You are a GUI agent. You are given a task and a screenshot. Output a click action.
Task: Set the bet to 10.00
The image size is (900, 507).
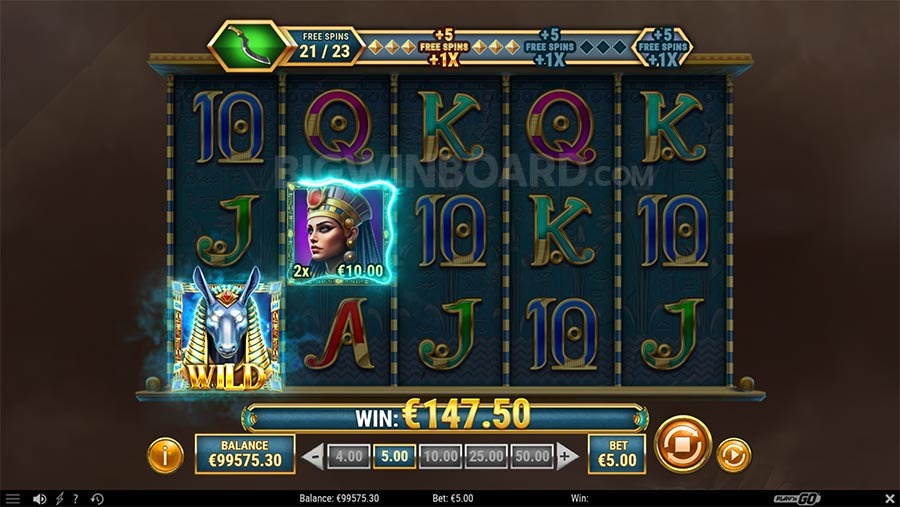pos(441,457)
